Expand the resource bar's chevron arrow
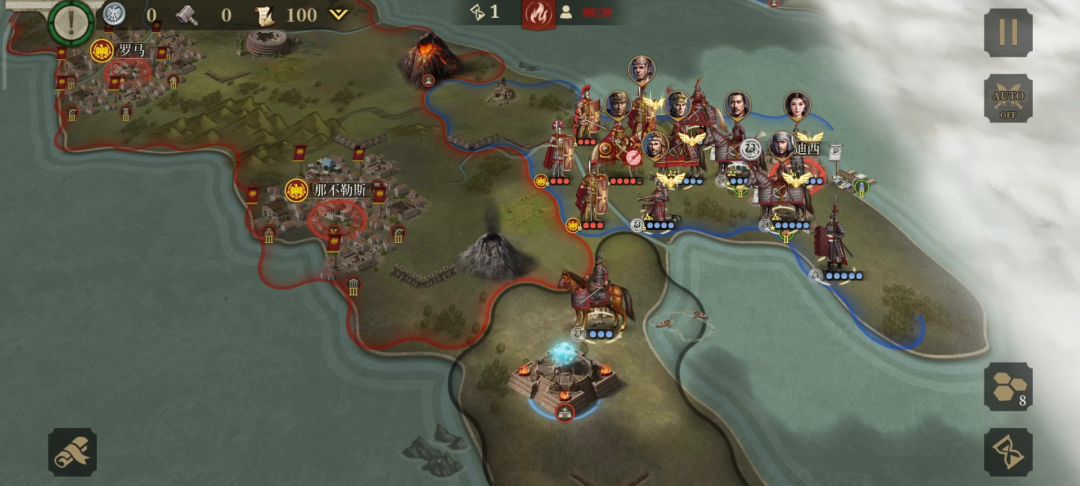This screenshot has width=1080, height=486. (339, 14)
